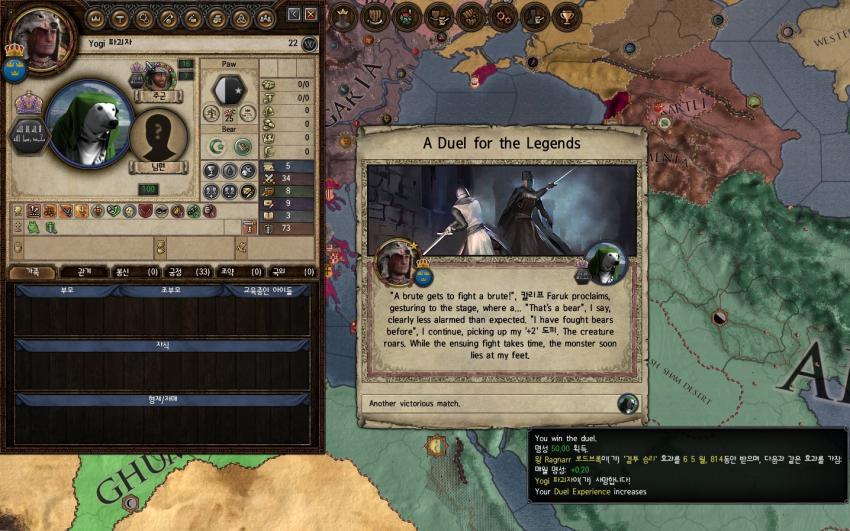The width and height of the screenshot is (850, 531).
Task: Click the unknown 남편 spouse silhouette portrait
Action: point(160,135)
